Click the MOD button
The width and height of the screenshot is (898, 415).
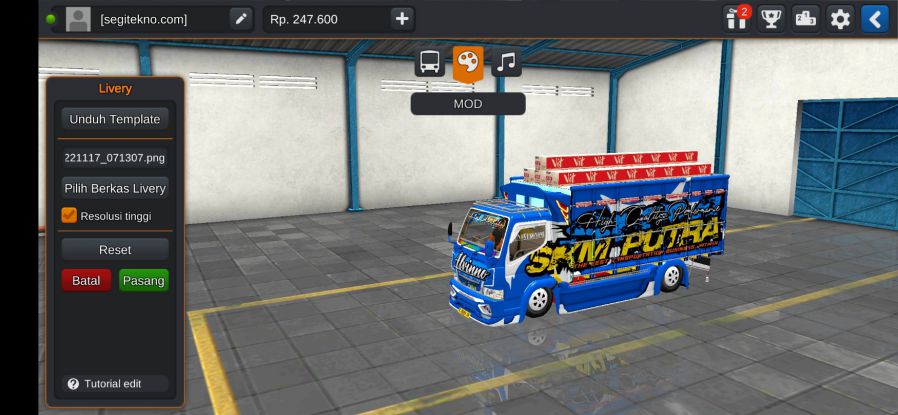467,104
